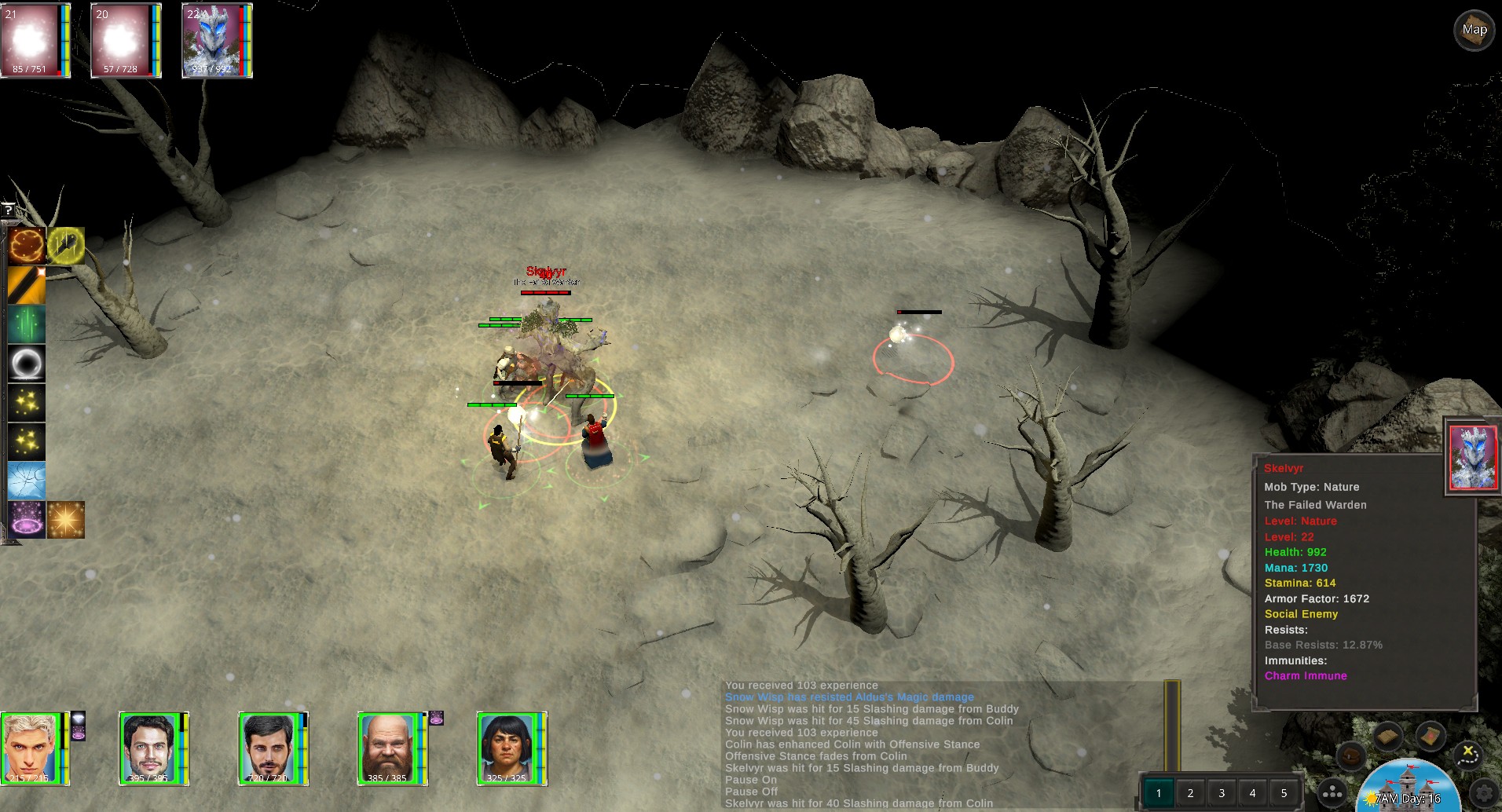
Task: Switch to hotbar page 5
Action: pyautogui.click(x=1284, y=793)
